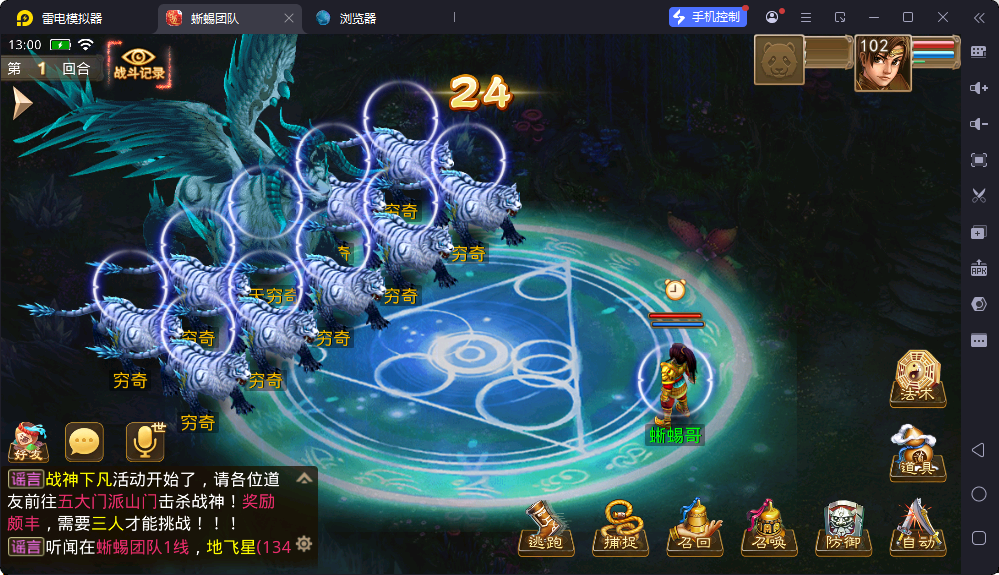Activate the 召唤 summon command
This screenshot has height=575, width=999.
coord(768,526)
